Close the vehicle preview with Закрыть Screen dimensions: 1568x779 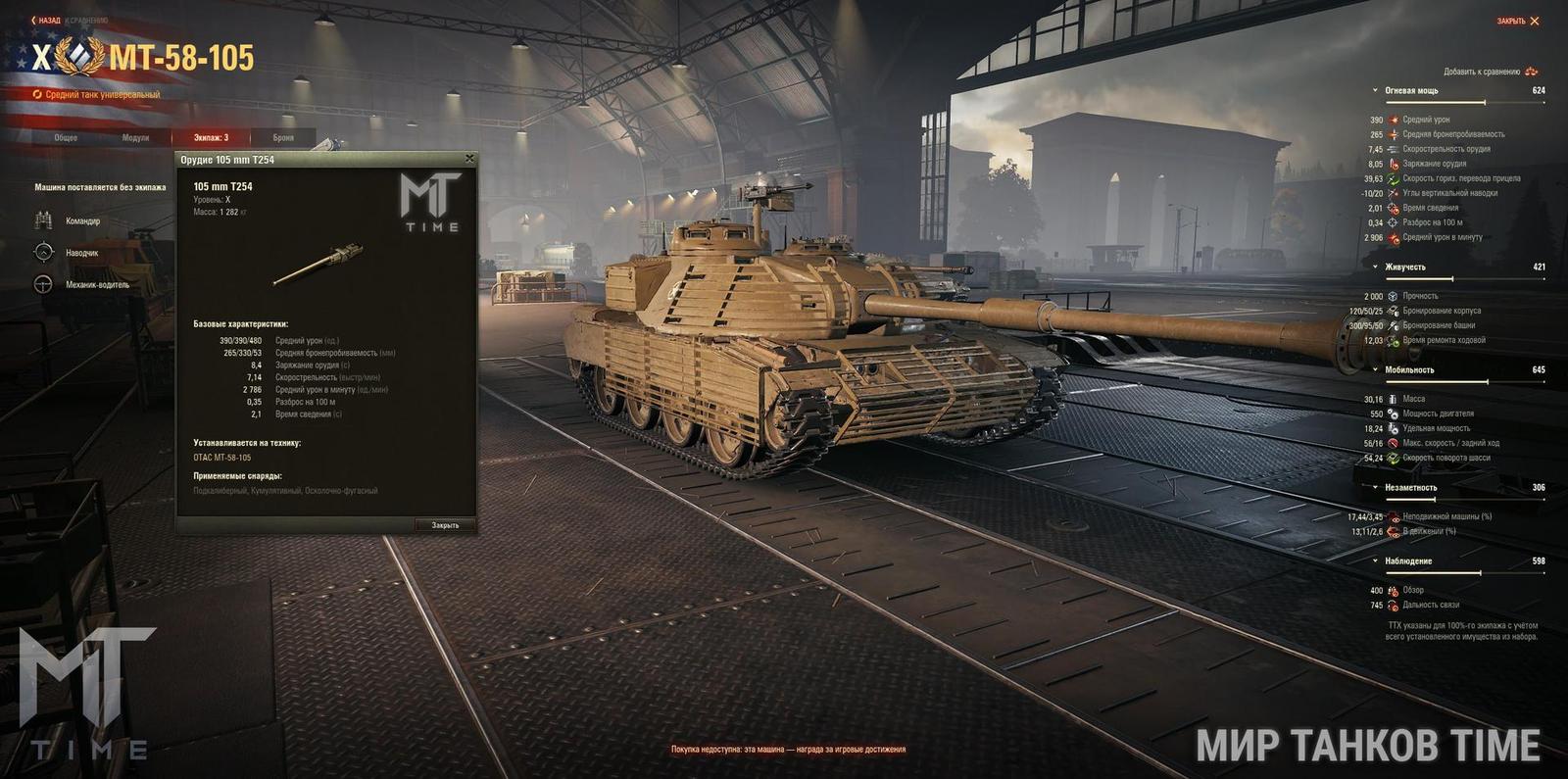pos(1518,22)
